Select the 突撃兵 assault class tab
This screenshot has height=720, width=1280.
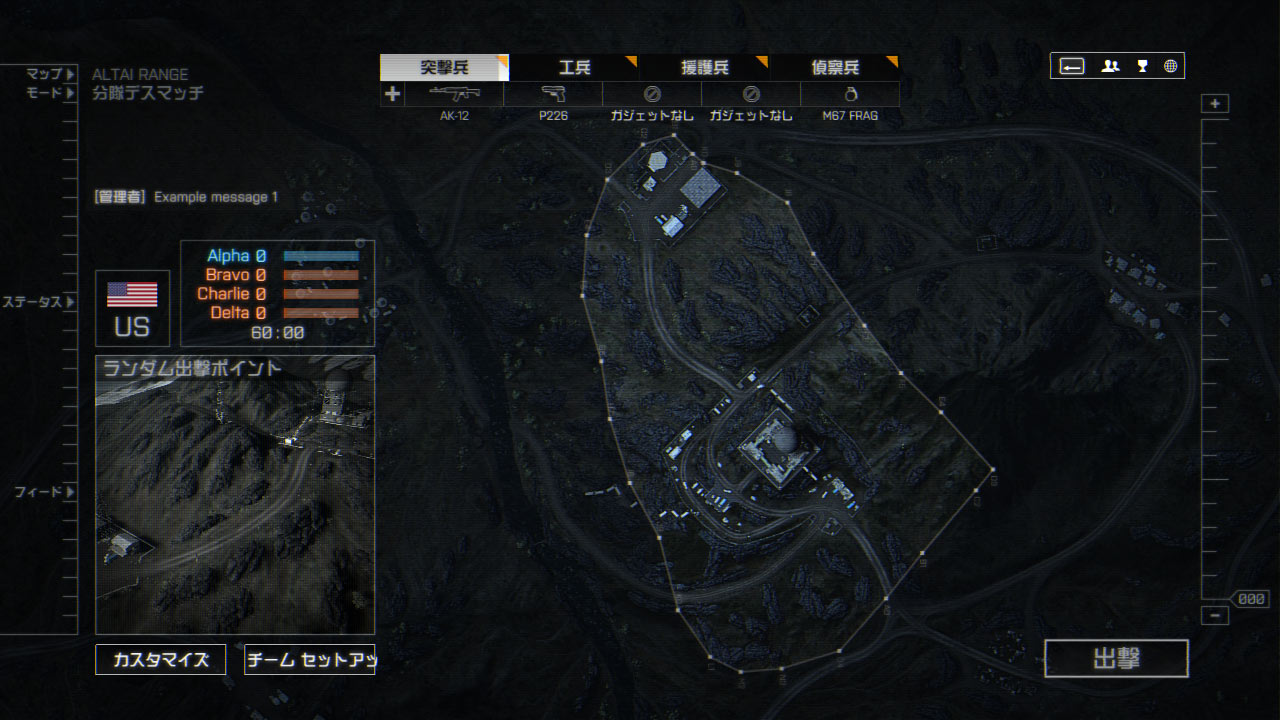[x=444, y=68]
